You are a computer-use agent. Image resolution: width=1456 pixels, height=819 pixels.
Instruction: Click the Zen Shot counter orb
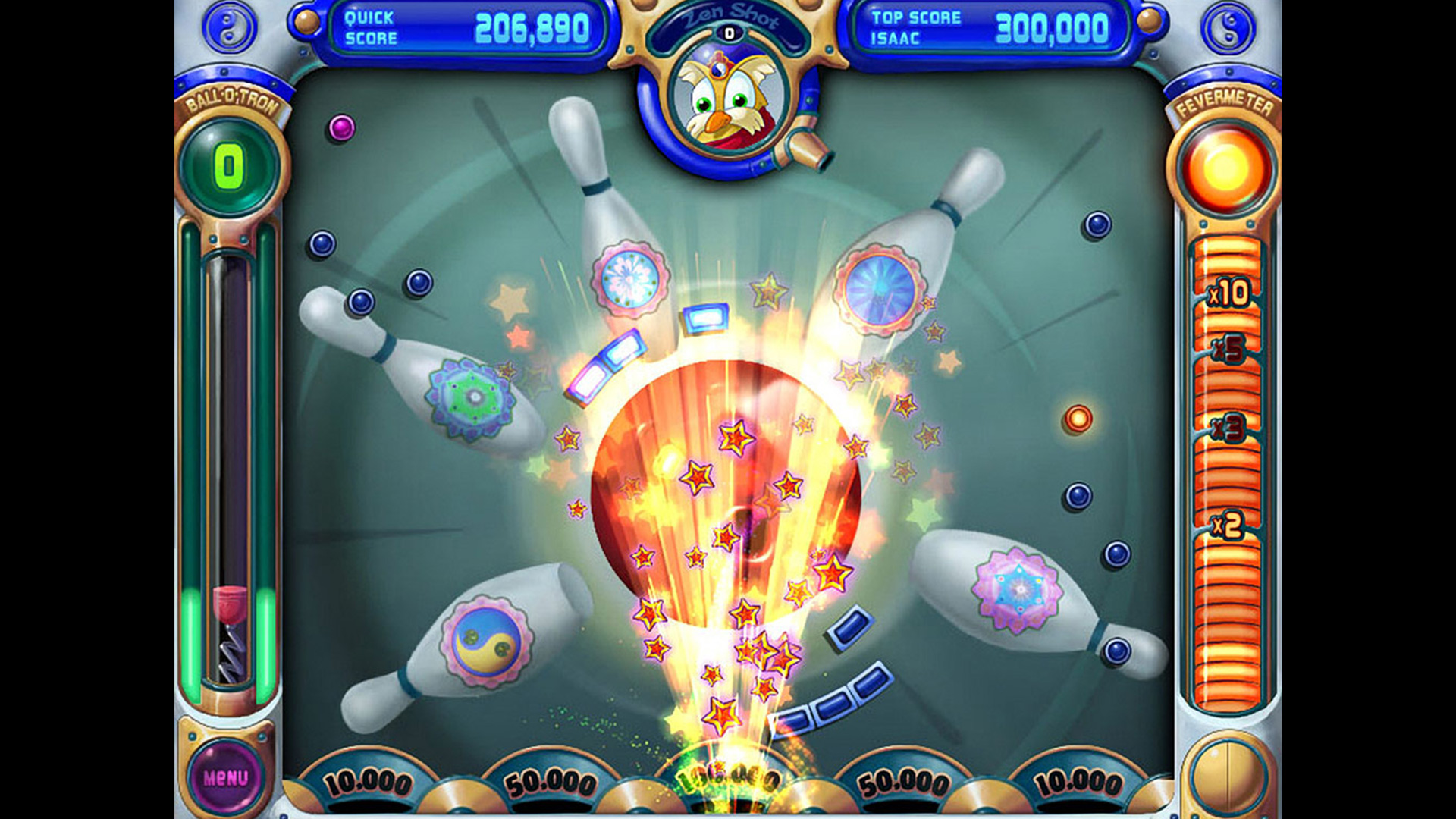click(x=730, y=32)
